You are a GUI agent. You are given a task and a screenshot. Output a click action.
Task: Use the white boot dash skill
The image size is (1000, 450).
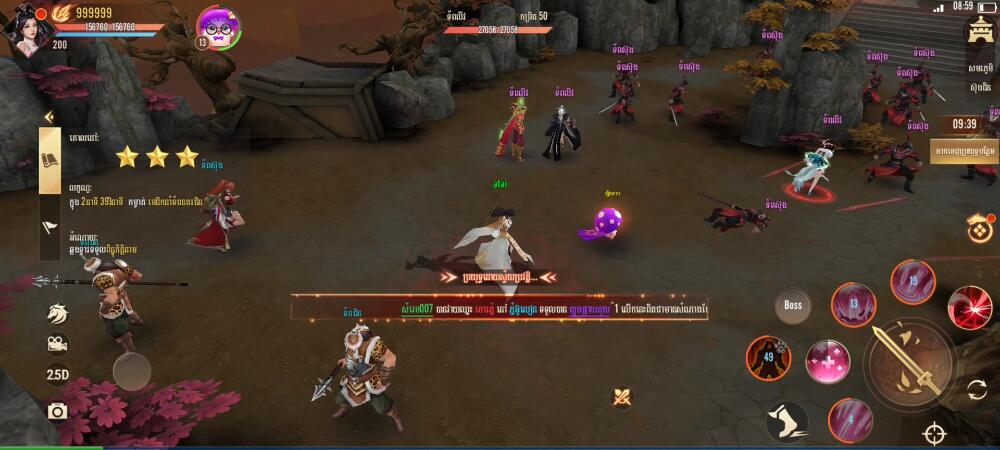[787, 421]
